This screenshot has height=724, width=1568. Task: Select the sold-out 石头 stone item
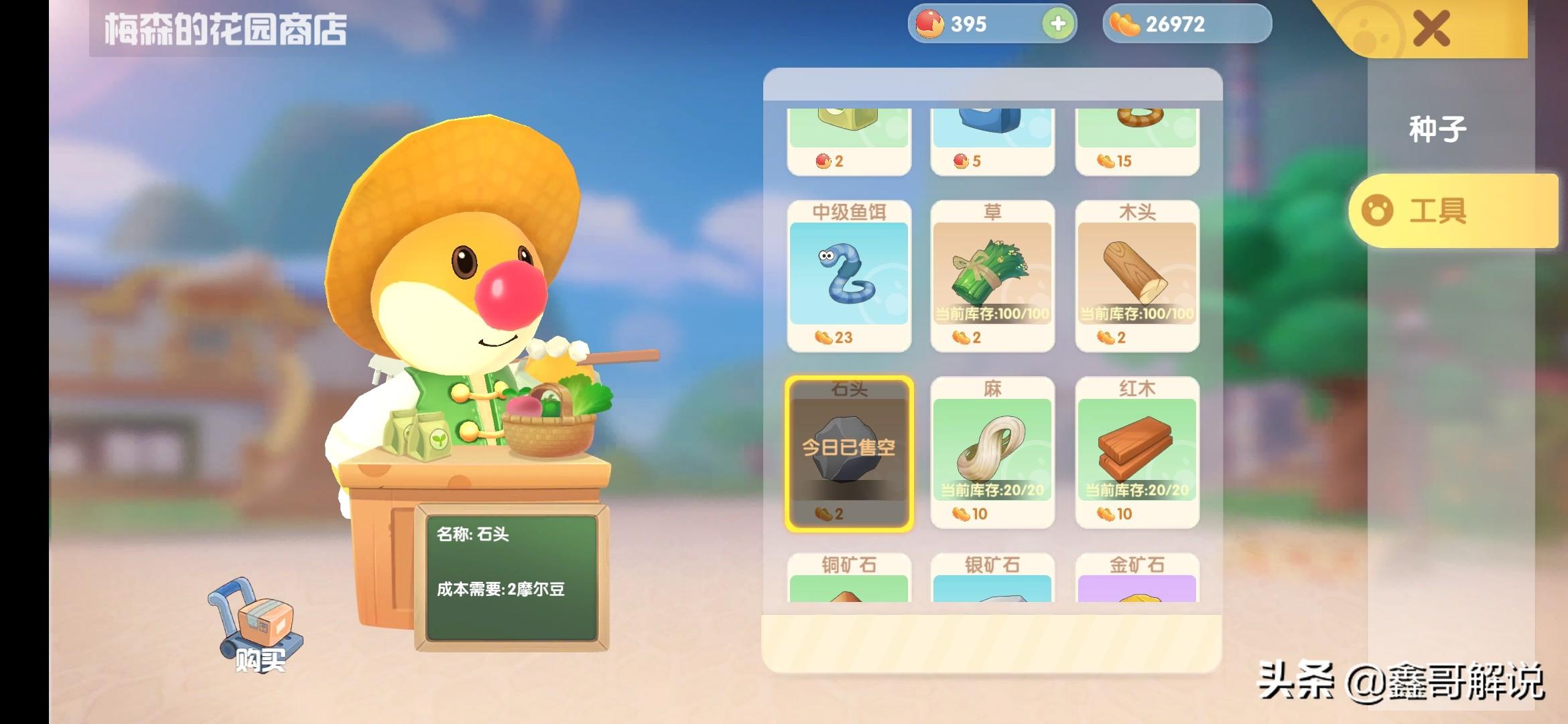(x=849, y=452)
